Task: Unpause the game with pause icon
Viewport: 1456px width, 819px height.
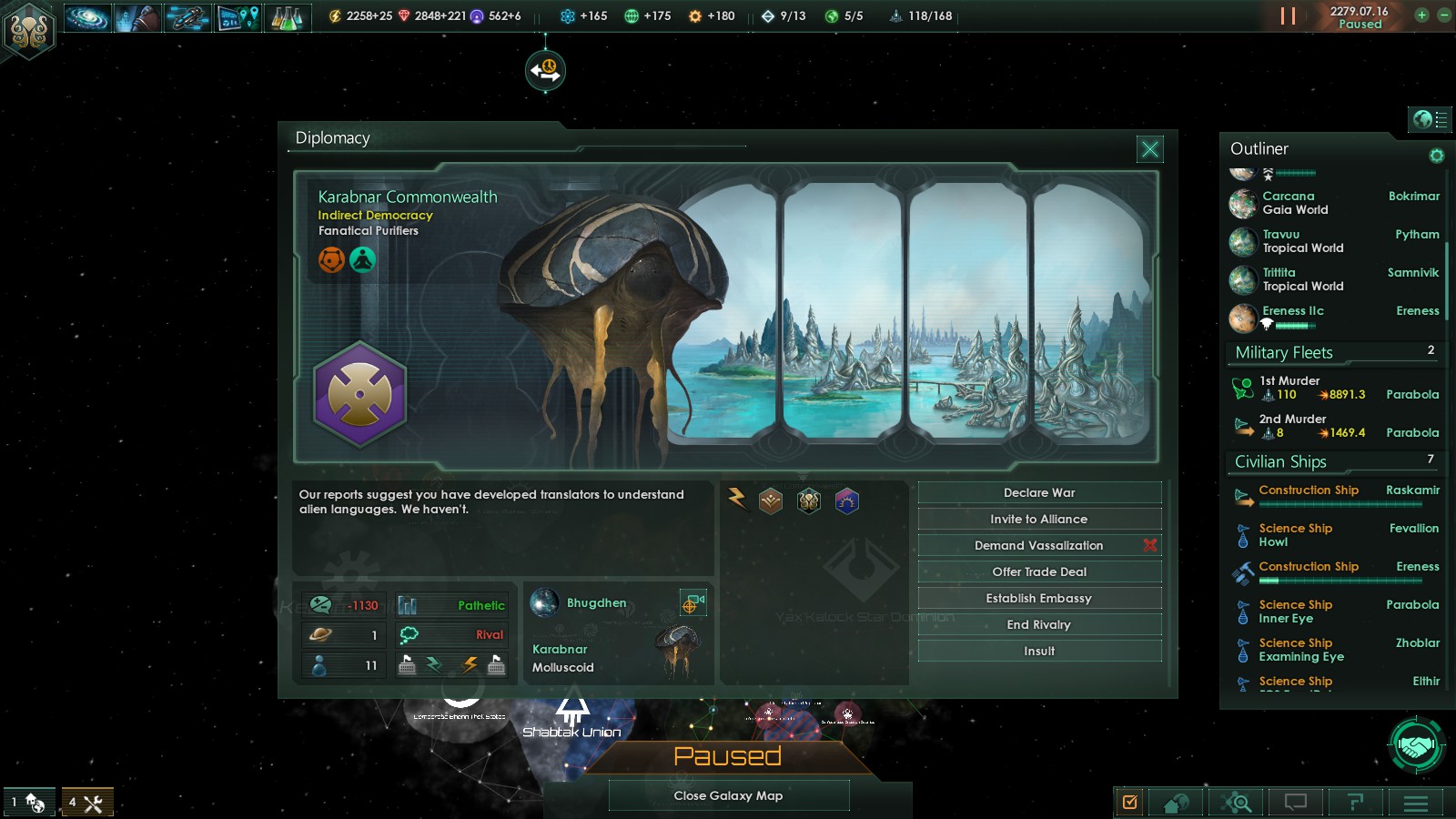Action: (1288, 16)
